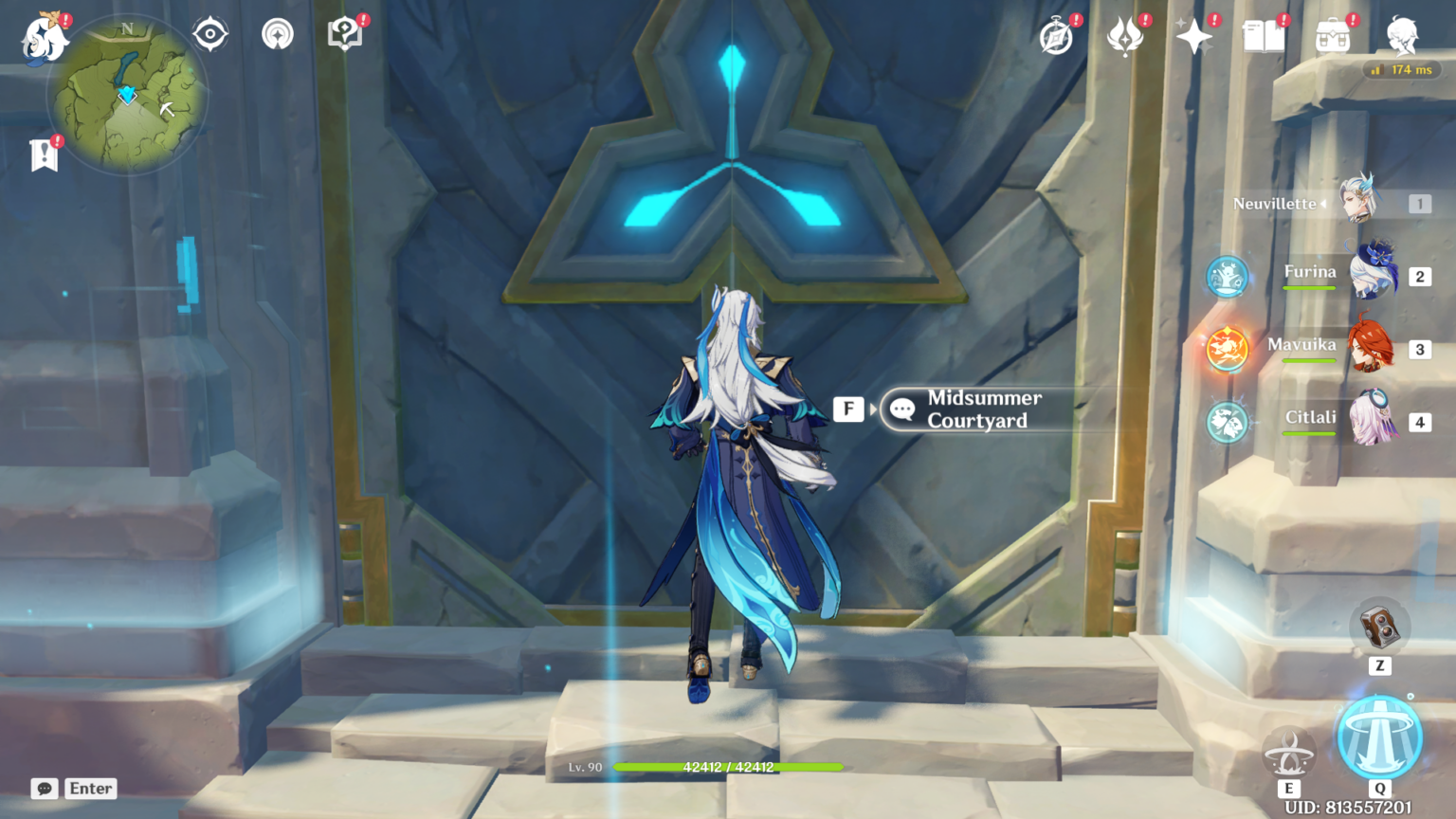Click the Enter chat button
Screen dimensions: 1456x819
(90, 788)
